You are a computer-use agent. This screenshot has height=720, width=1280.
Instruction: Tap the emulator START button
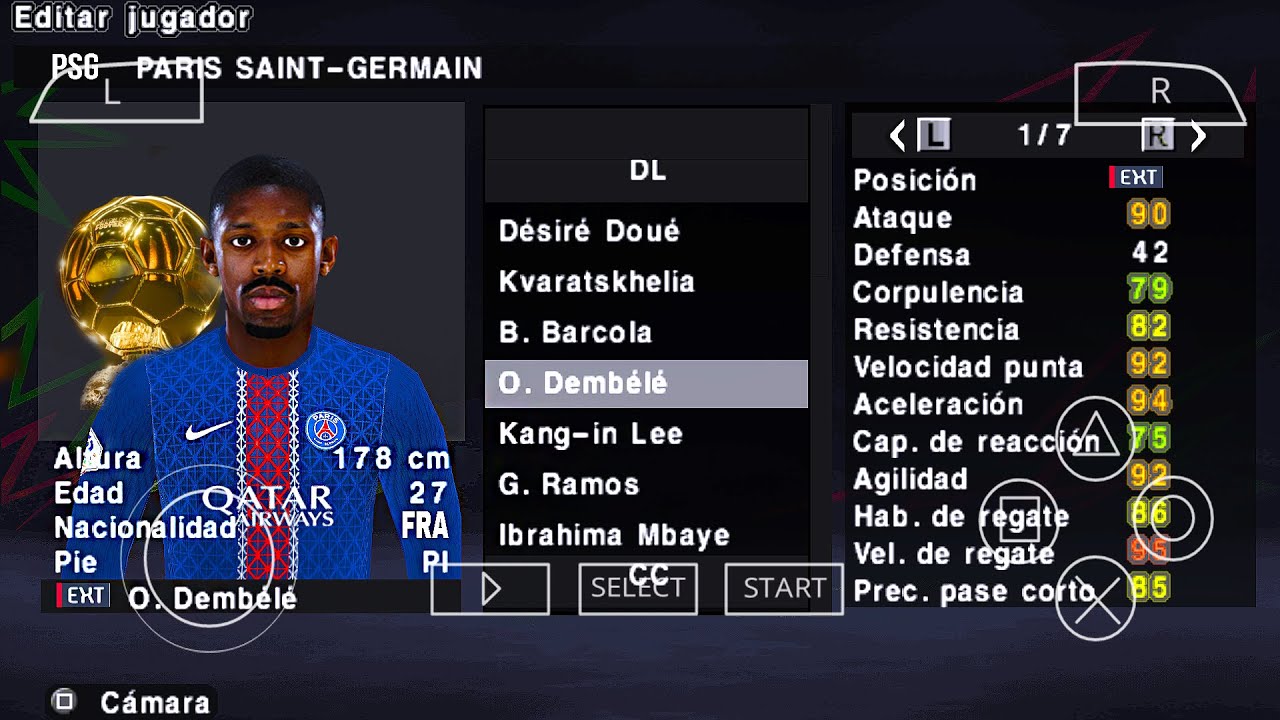coord(784,589)
